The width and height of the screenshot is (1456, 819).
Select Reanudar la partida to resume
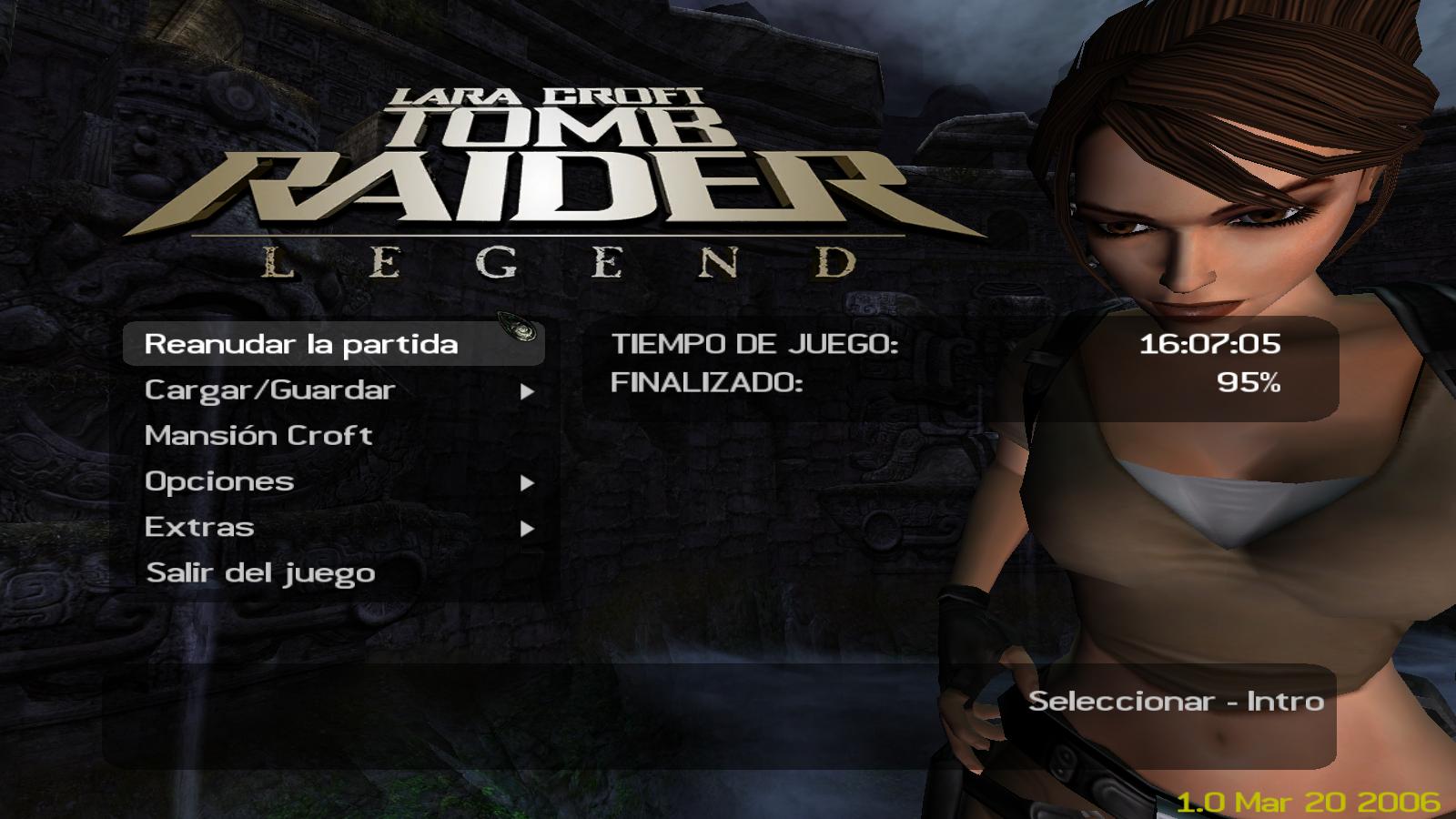[x=301, y=344]
